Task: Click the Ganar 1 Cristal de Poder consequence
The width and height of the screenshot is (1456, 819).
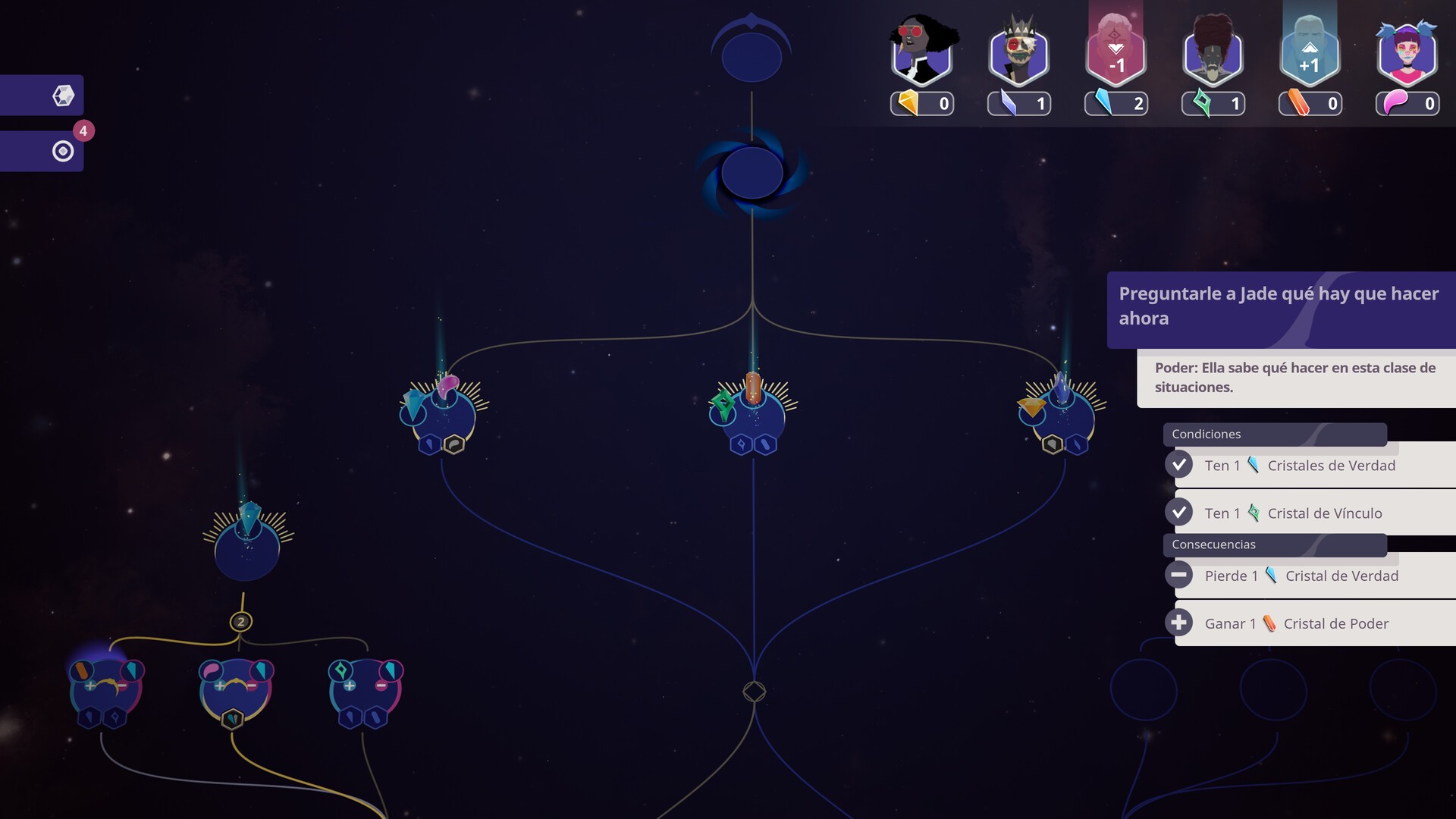Action: pyautogui.click(x=1297, y=623)
